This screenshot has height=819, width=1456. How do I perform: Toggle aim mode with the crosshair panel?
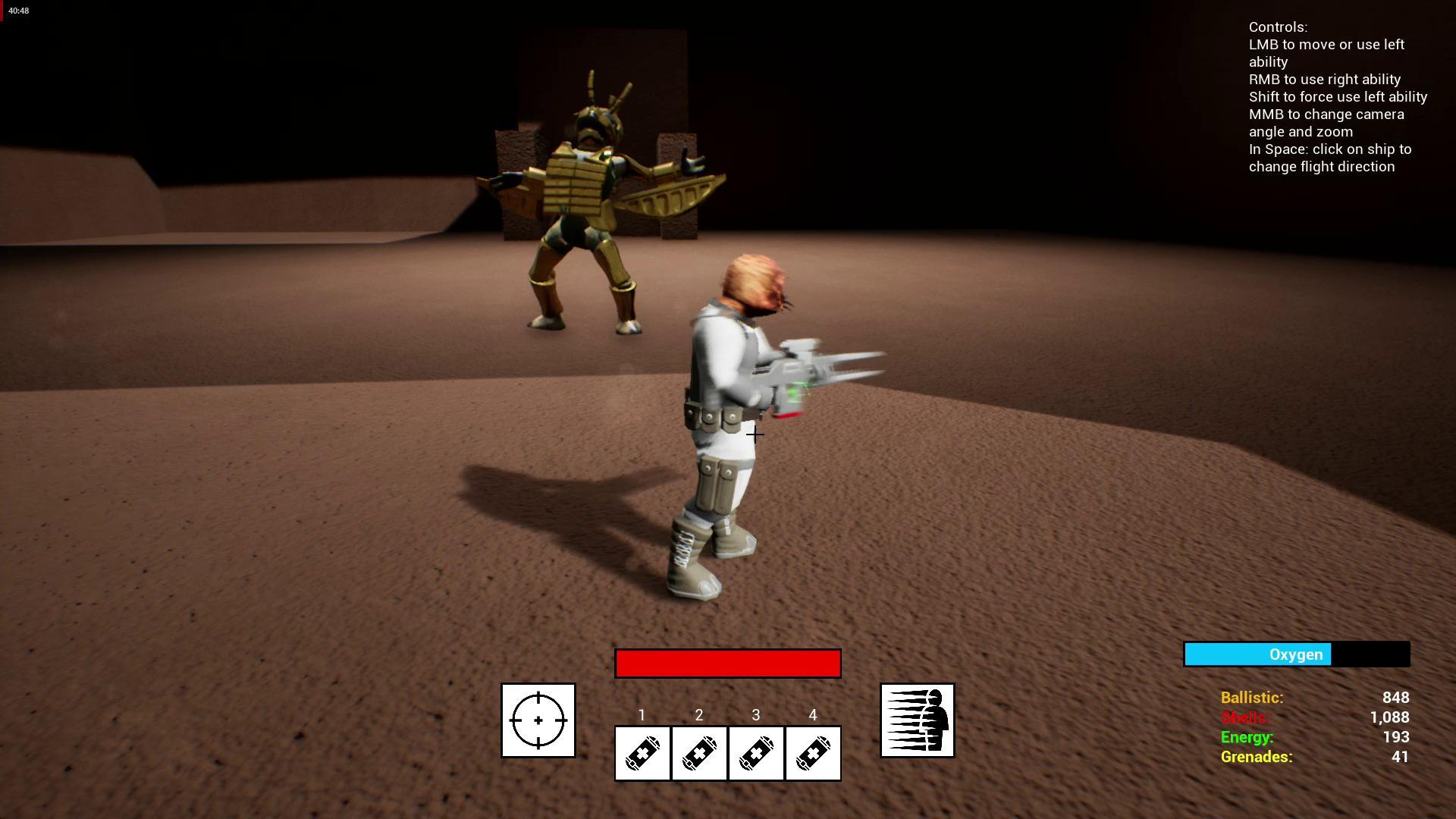[538, 720]
